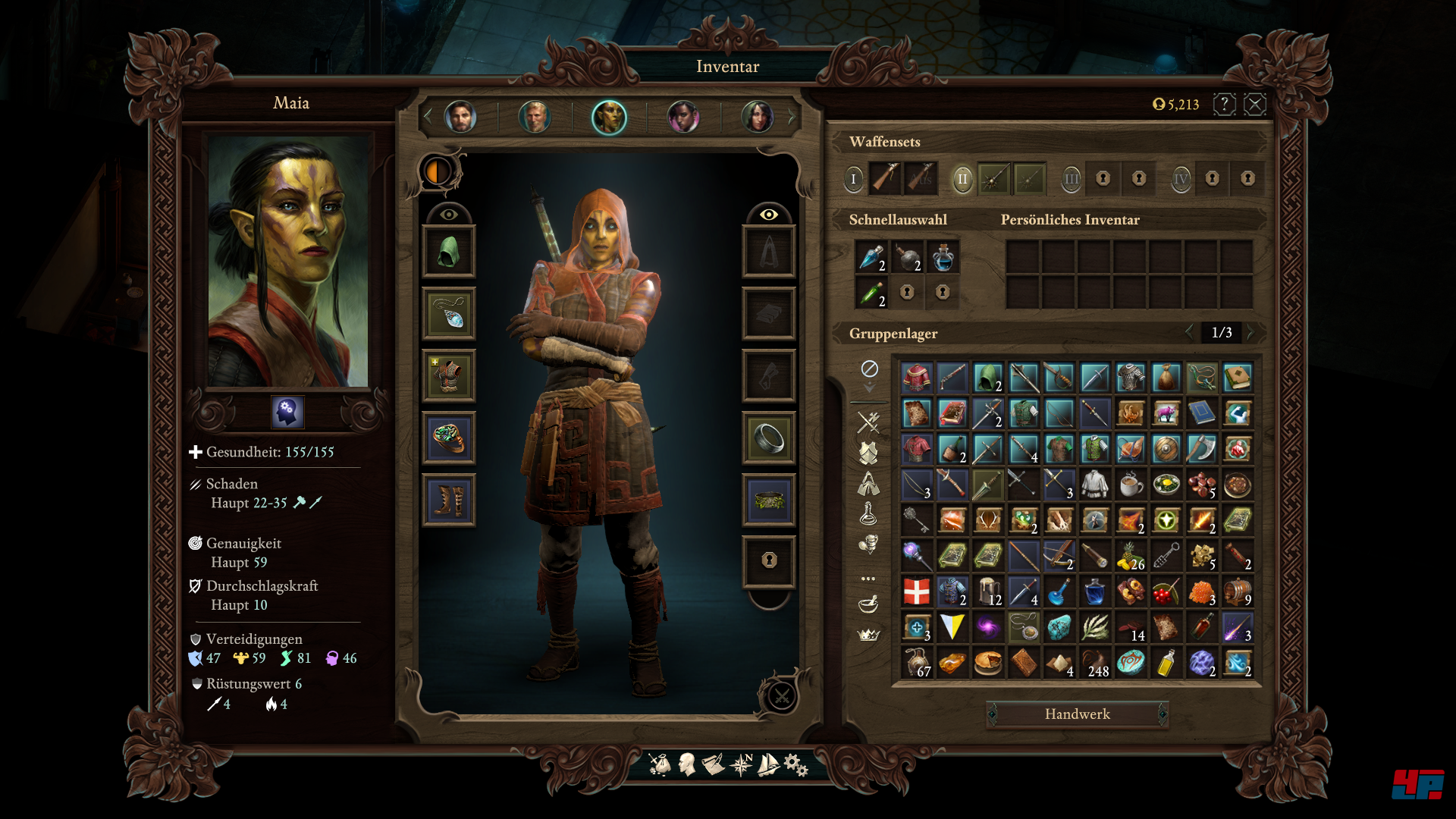The height and width of the screenshot is (819, 1456).
Task: Open the ship management icon
Action: [768, 764]
